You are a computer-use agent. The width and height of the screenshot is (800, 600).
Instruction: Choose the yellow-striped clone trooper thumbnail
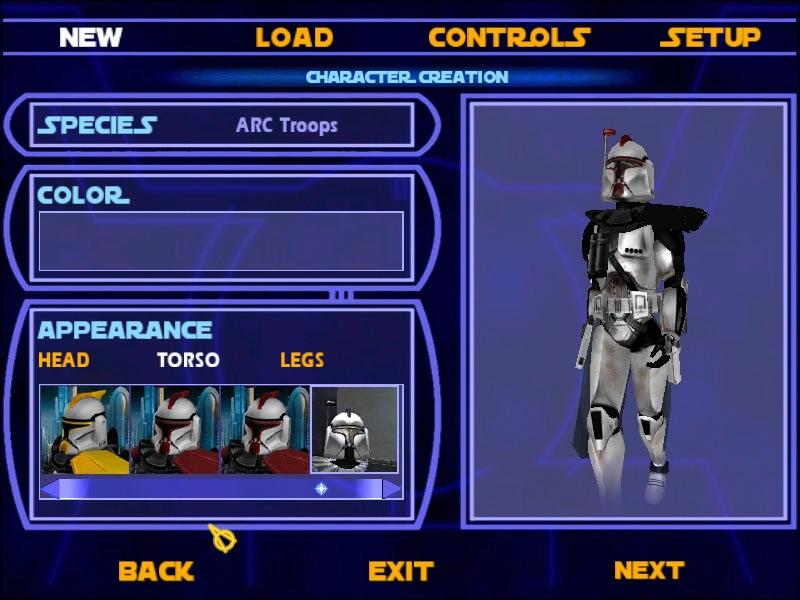(x=85, y=430)
